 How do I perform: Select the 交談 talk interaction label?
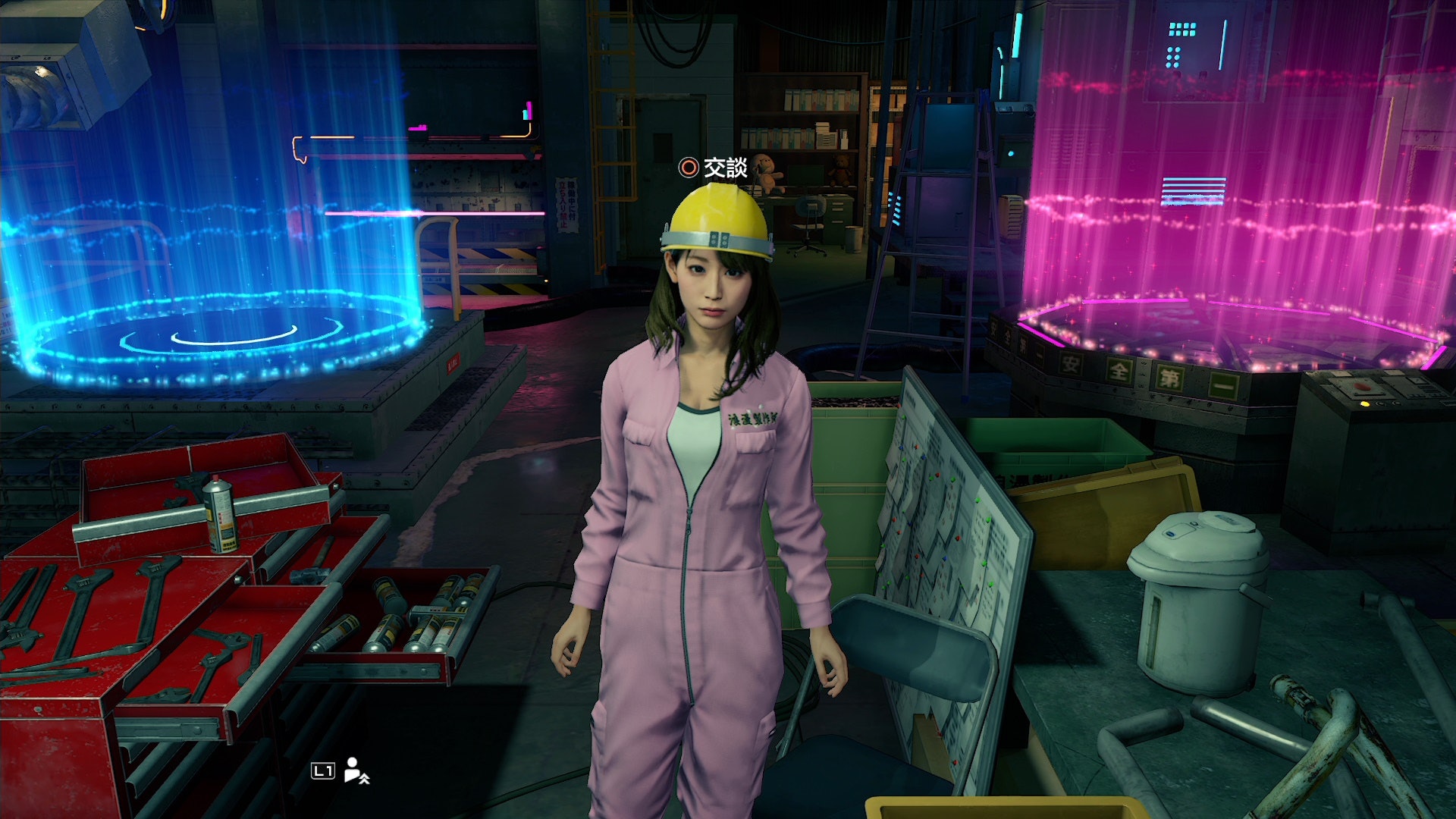coord(724,168)
